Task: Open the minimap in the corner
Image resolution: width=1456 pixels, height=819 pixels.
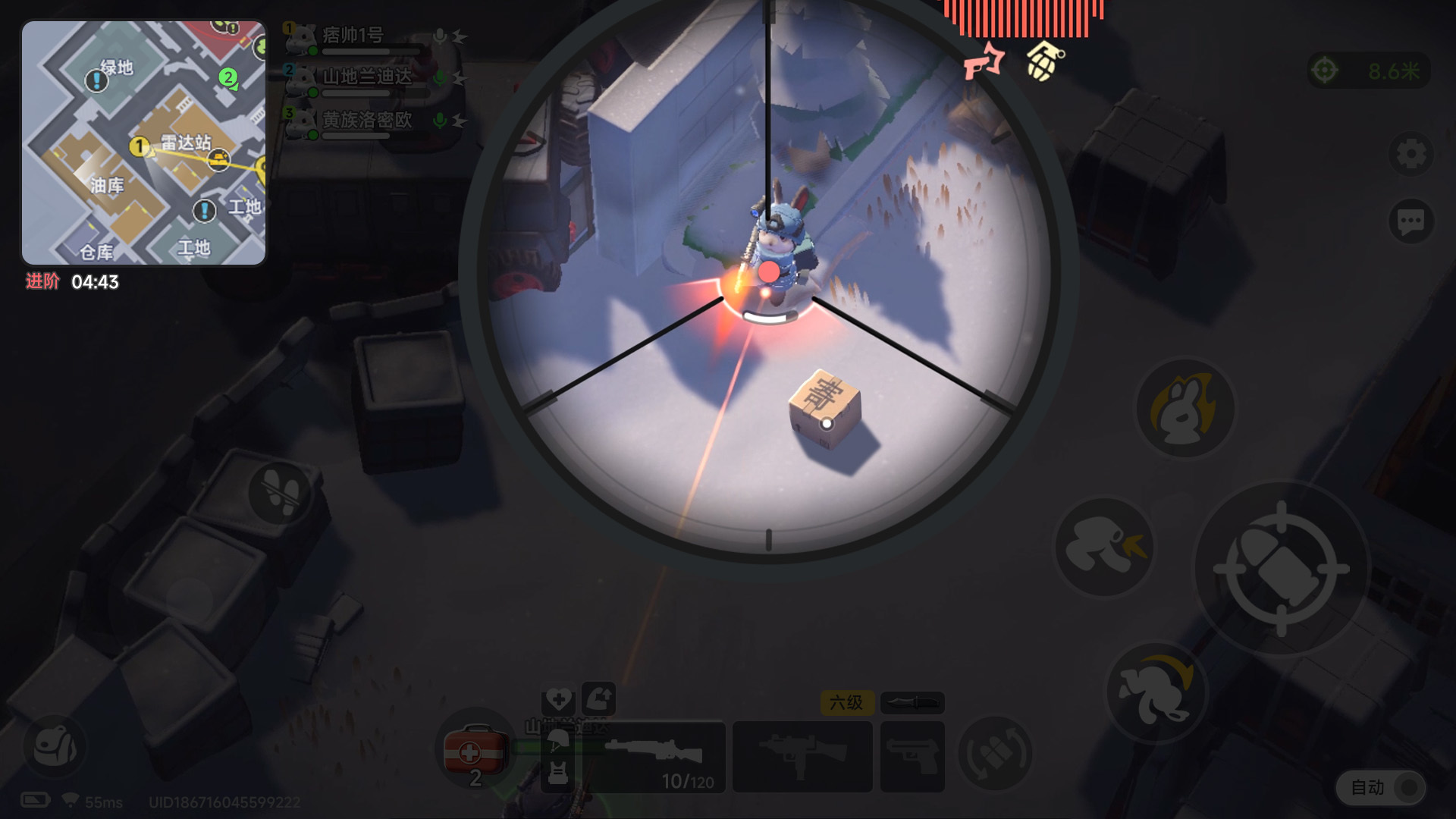Action: [143, 143]
